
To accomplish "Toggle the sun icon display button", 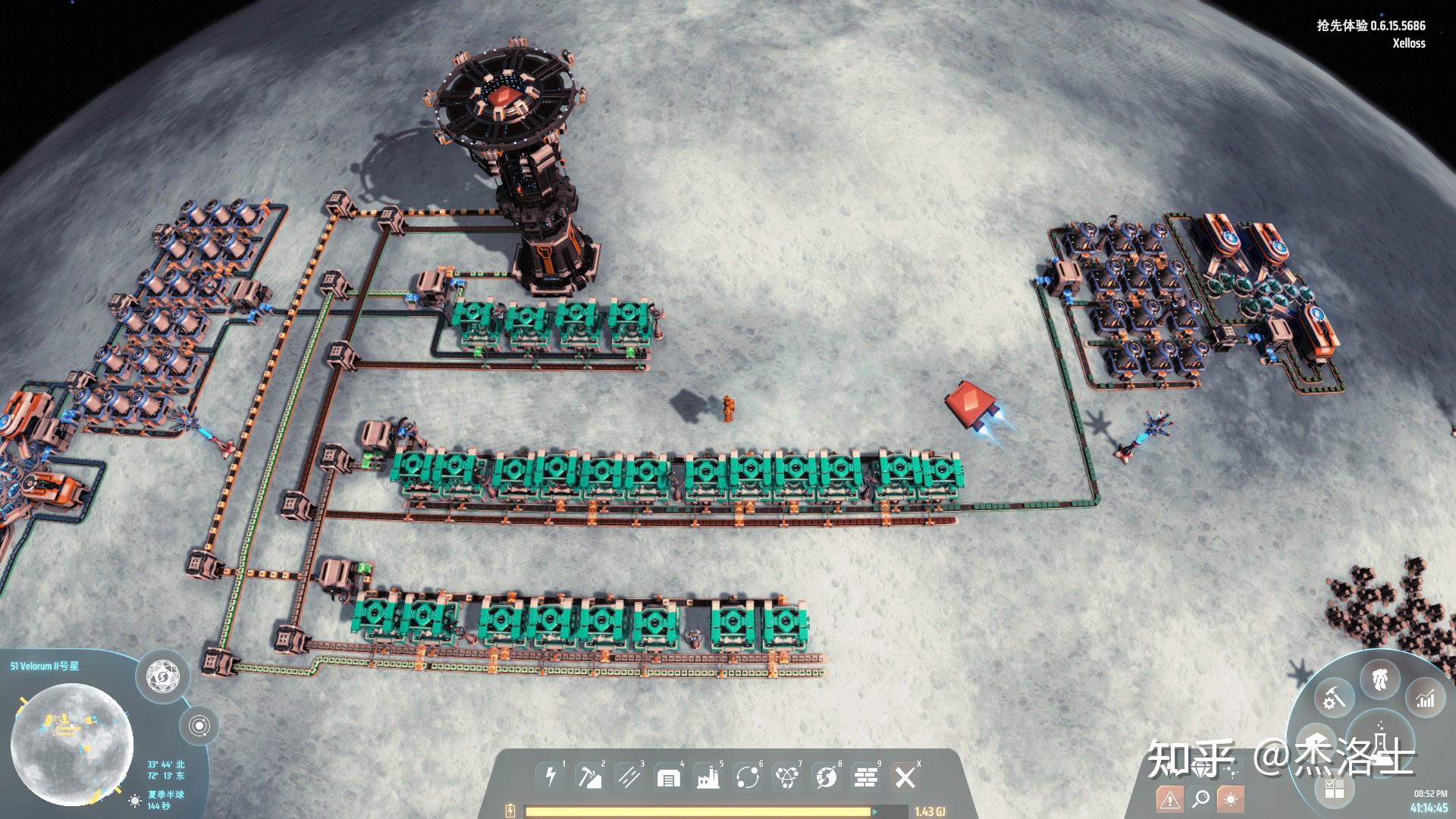I will click(1230, 799).
